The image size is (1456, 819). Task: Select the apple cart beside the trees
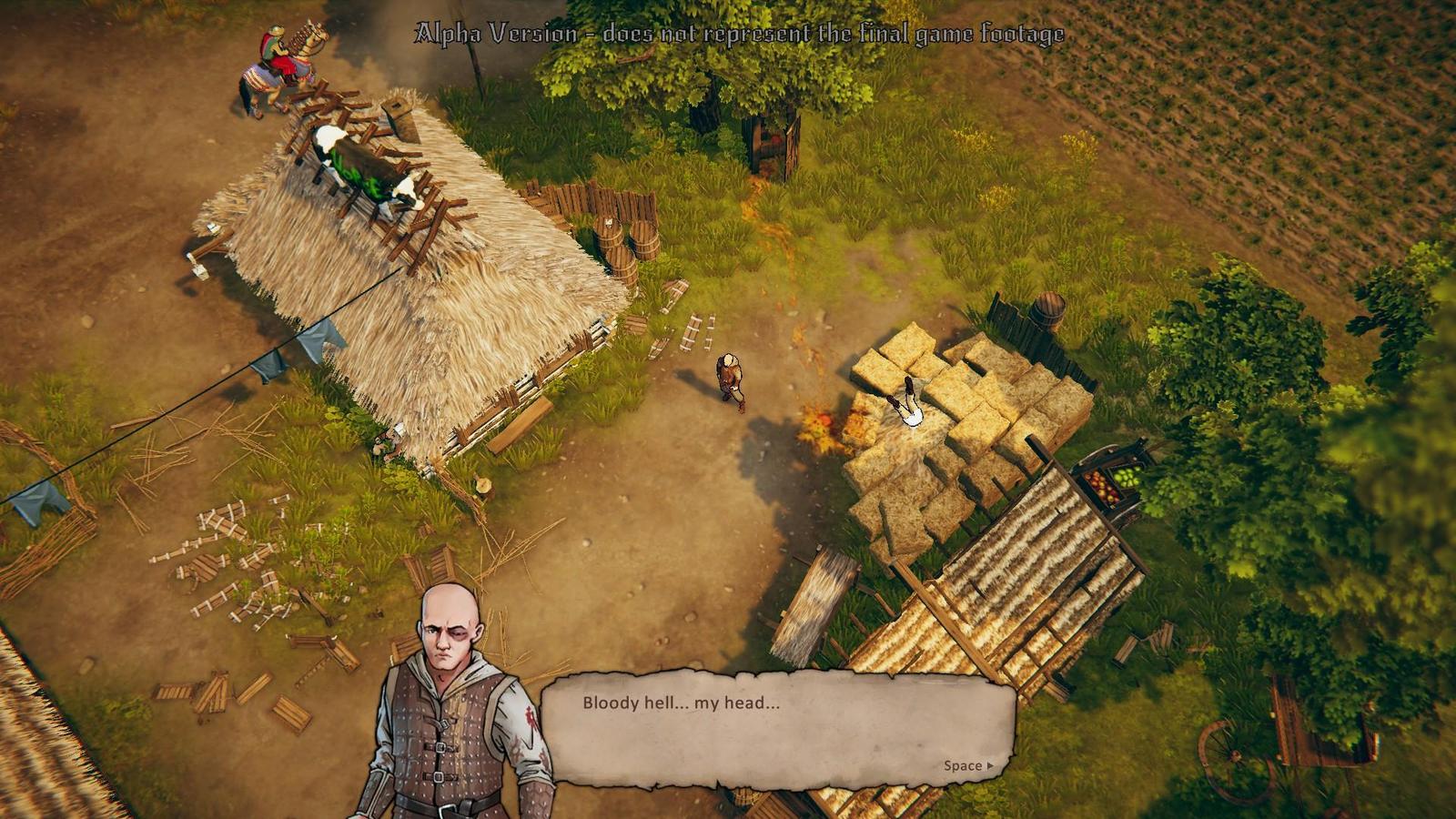1106,478
